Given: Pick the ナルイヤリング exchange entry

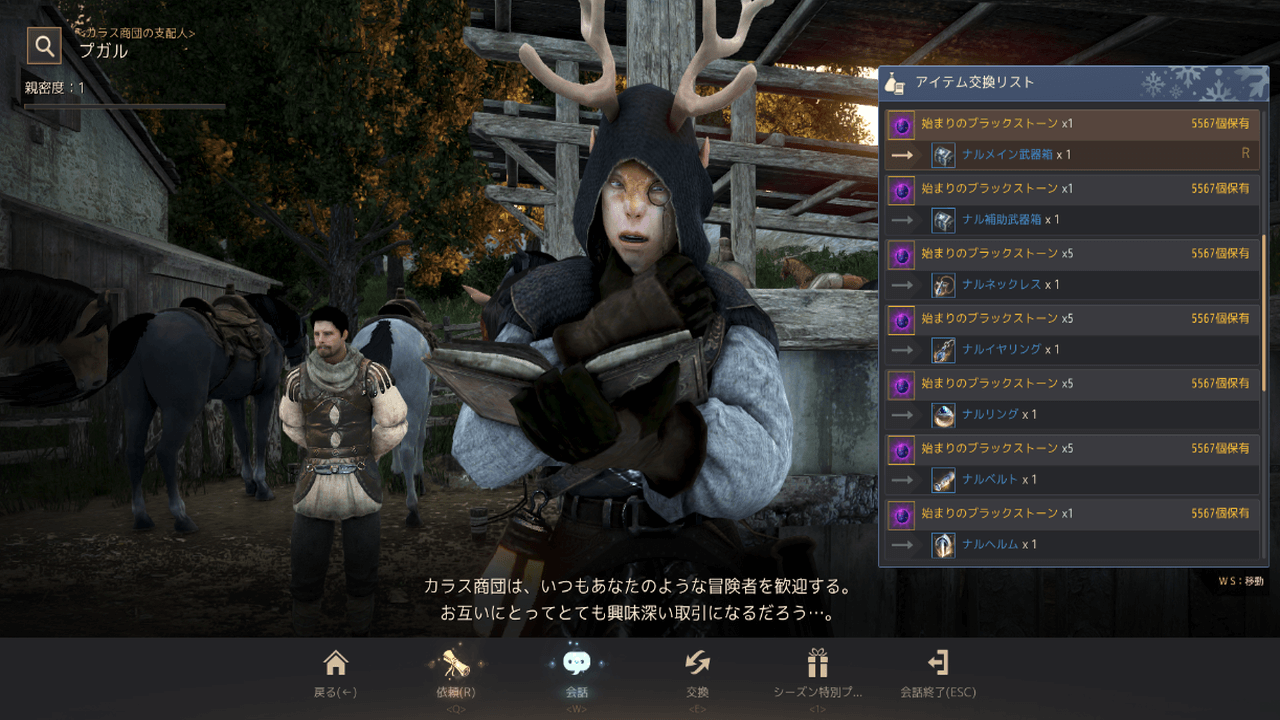Looking at the screenshot, I should [1072, 334].
